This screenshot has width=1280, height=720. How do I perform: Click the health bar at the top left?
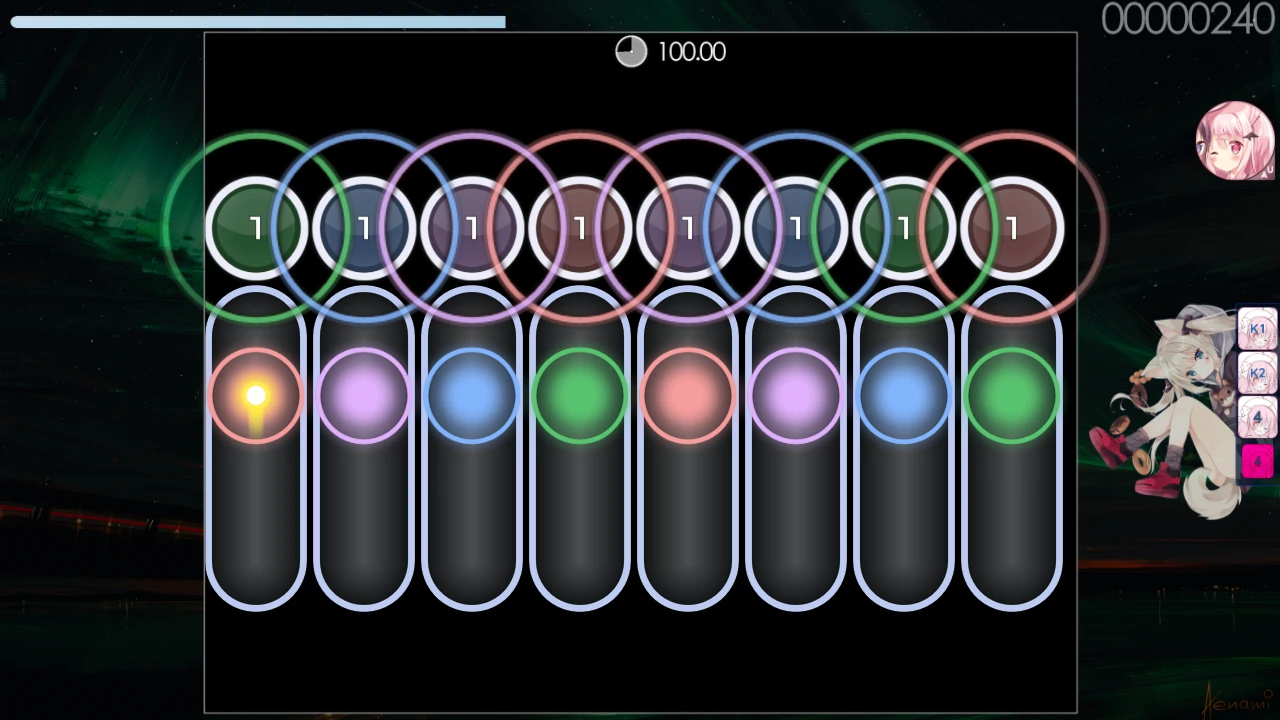point(255,21)
